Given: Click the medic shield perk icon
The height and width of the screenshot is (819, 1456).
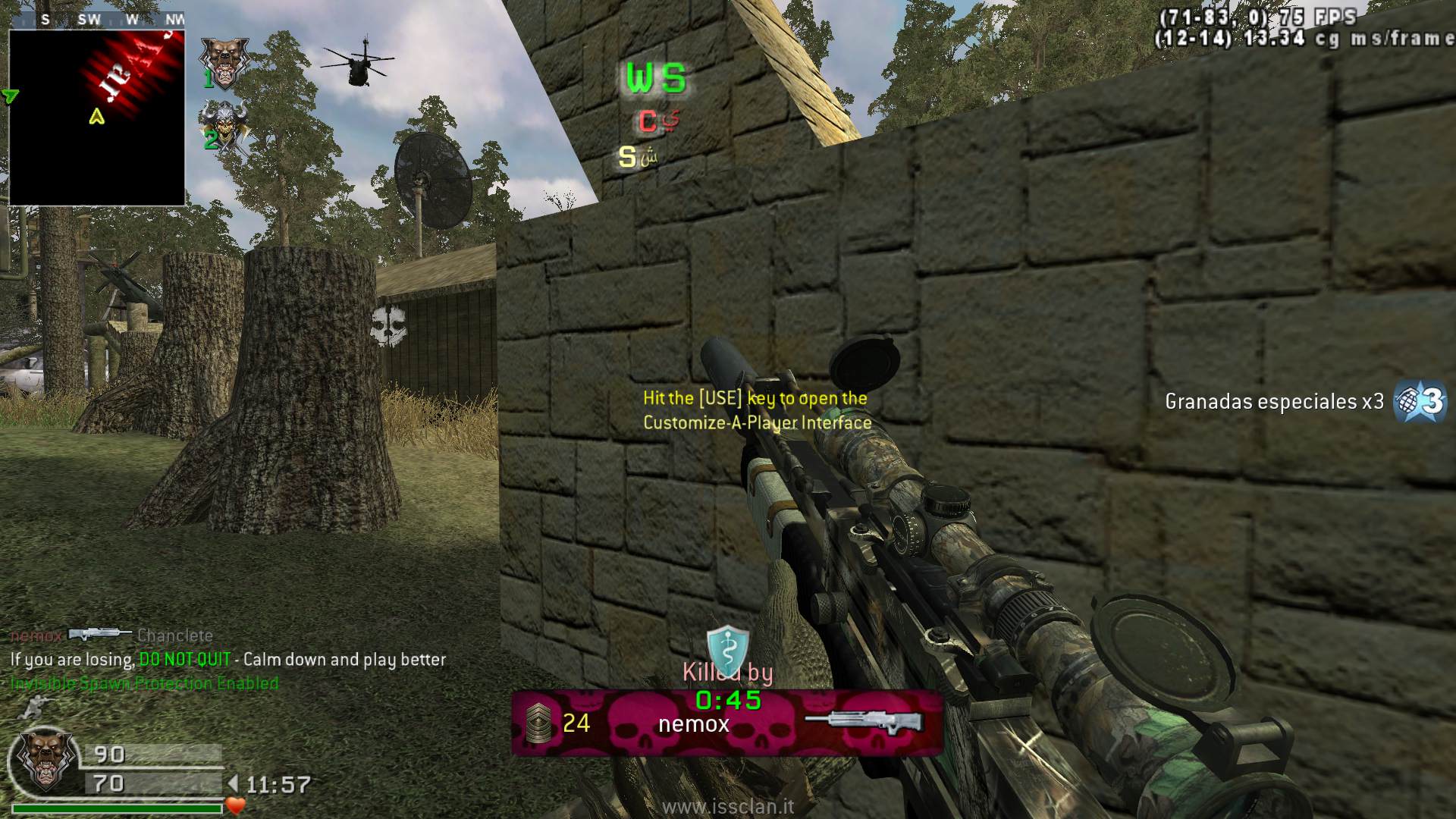Looking at the screenshot, I should tap(727, 648).
